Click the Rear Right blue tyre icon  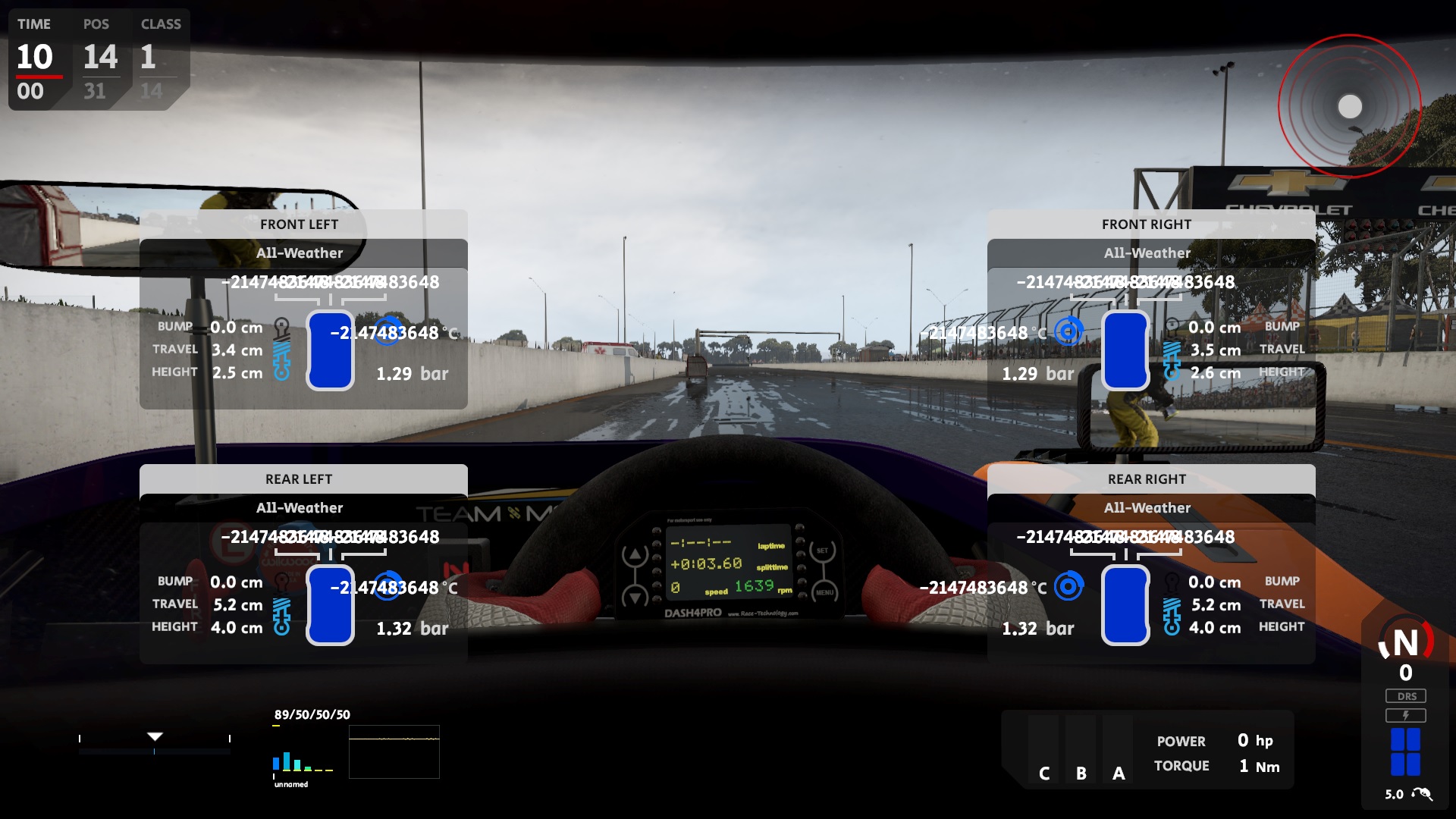point(1125,605)
